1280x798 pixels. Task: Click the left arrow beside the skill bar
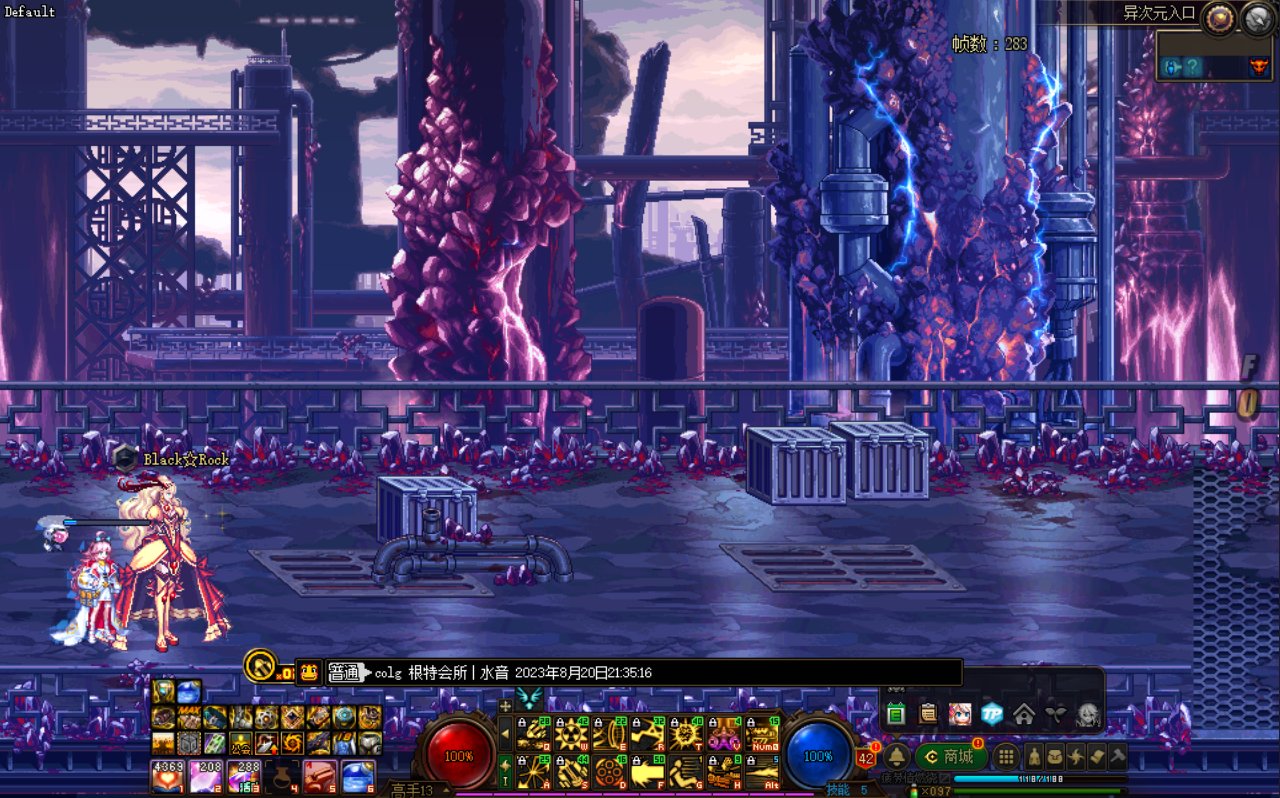tap(505, 734)
